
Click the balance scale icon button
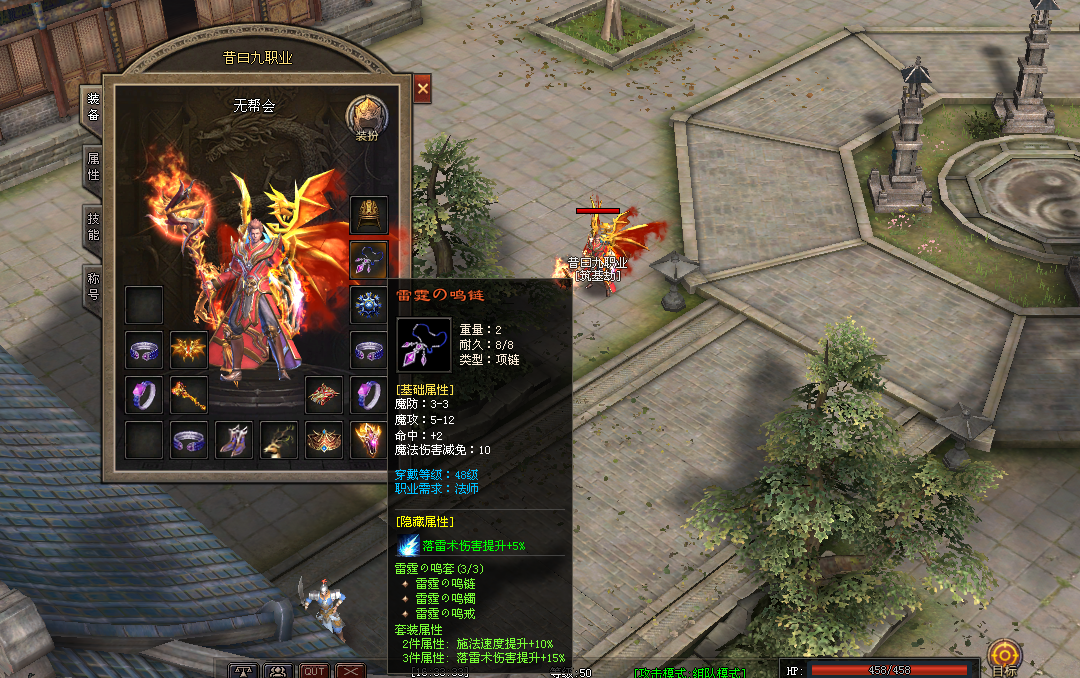point(245,671)
